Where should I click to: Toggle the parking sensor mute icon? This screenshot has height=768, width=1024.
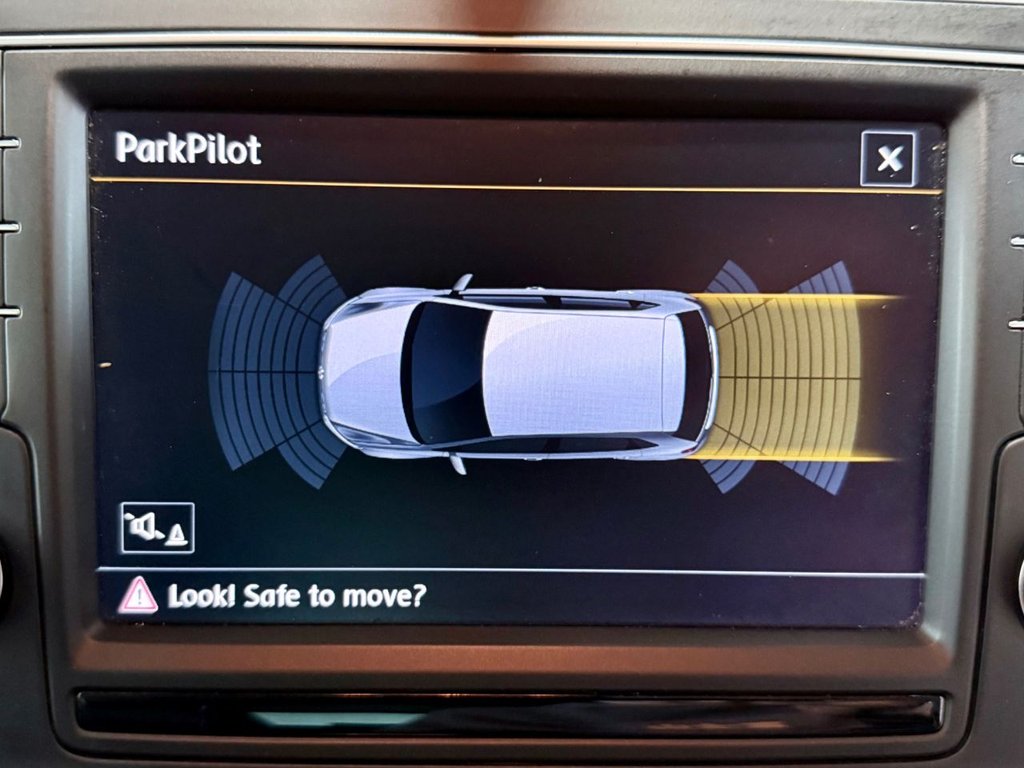157,528
